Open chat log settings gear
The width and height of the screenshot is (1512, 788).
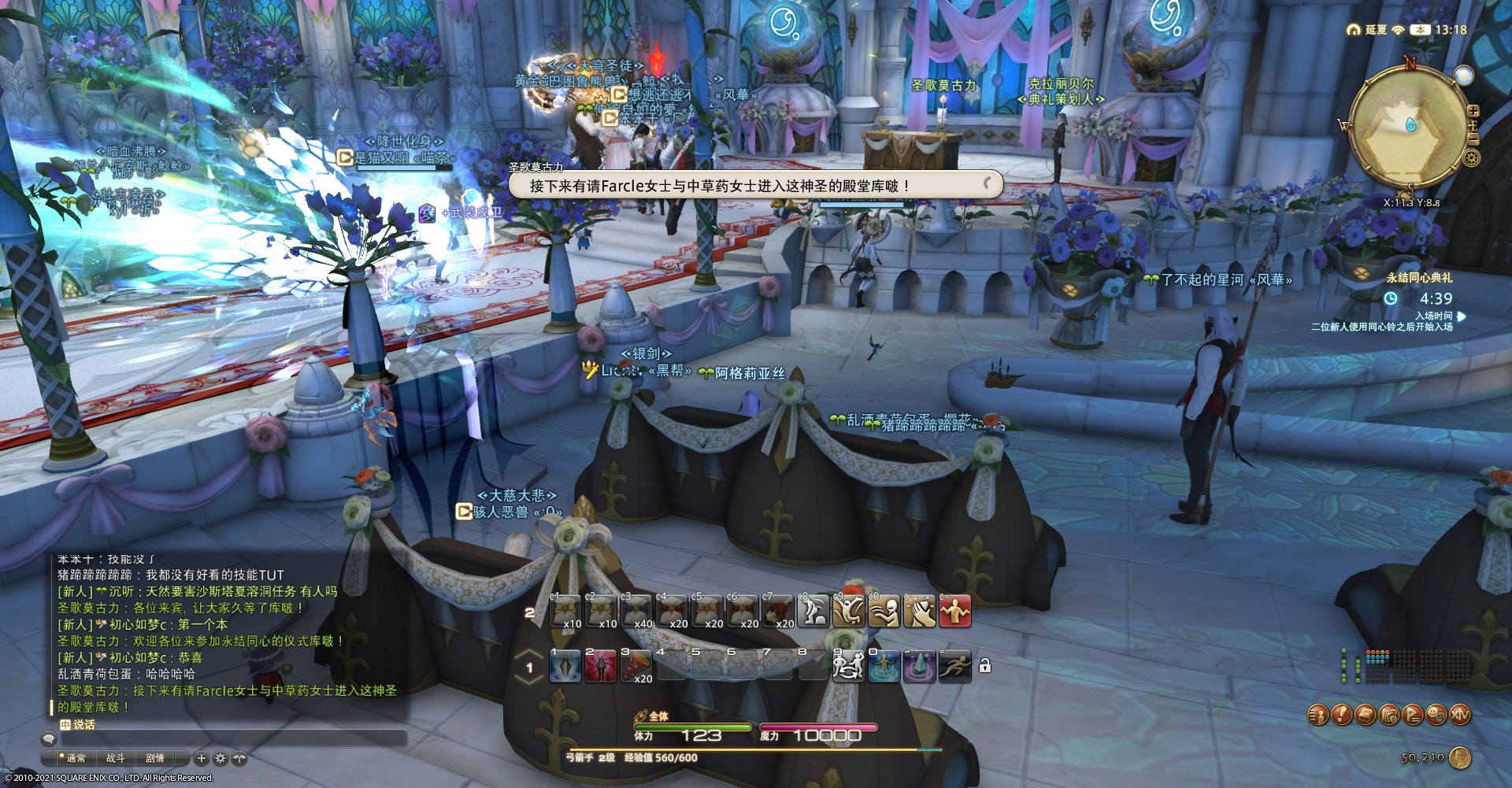pyautogui.click(x=220, y=758)
